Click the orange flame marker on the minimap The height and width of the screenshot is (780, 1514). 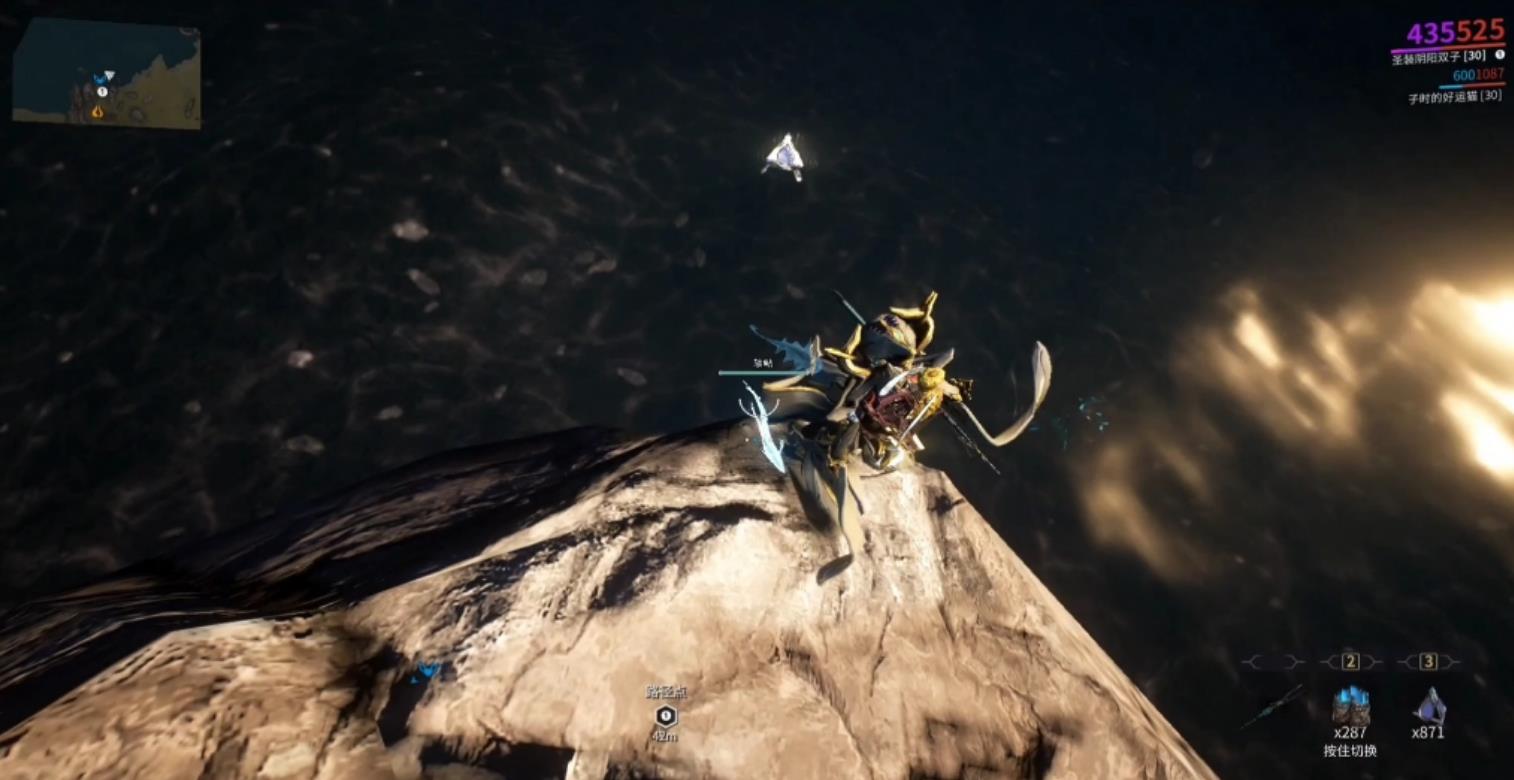[x=97, y=112]
